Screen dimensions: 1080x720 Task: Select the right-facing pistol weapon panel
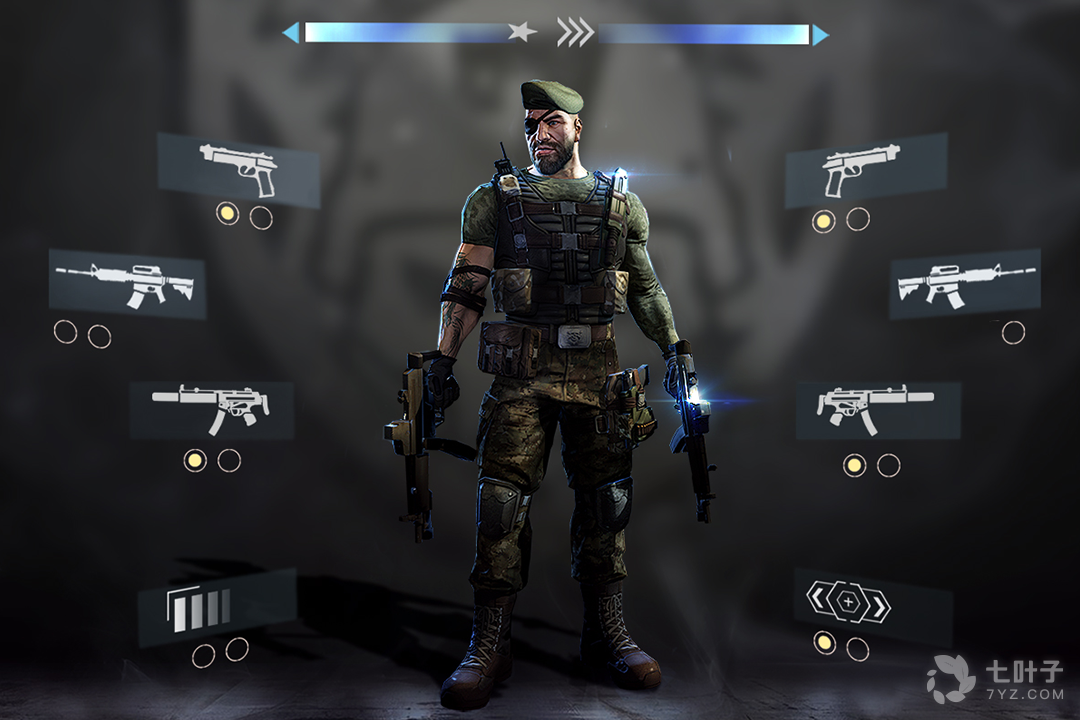click(x=865, y=170)
